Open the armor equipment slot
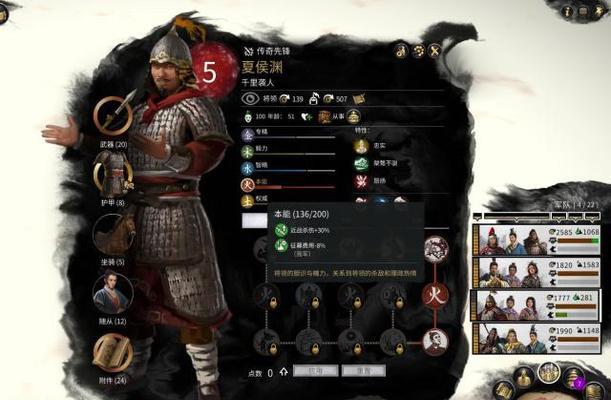Image resolution: width=611 pixels, height=400 pixels. (x=113, y=176)
